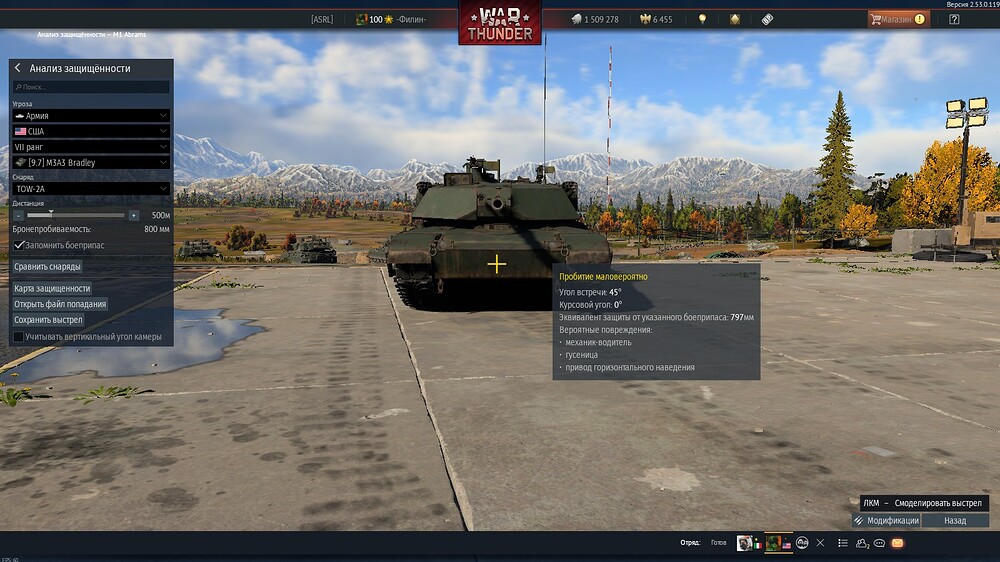Open the Модификации menu

[886, 521]
